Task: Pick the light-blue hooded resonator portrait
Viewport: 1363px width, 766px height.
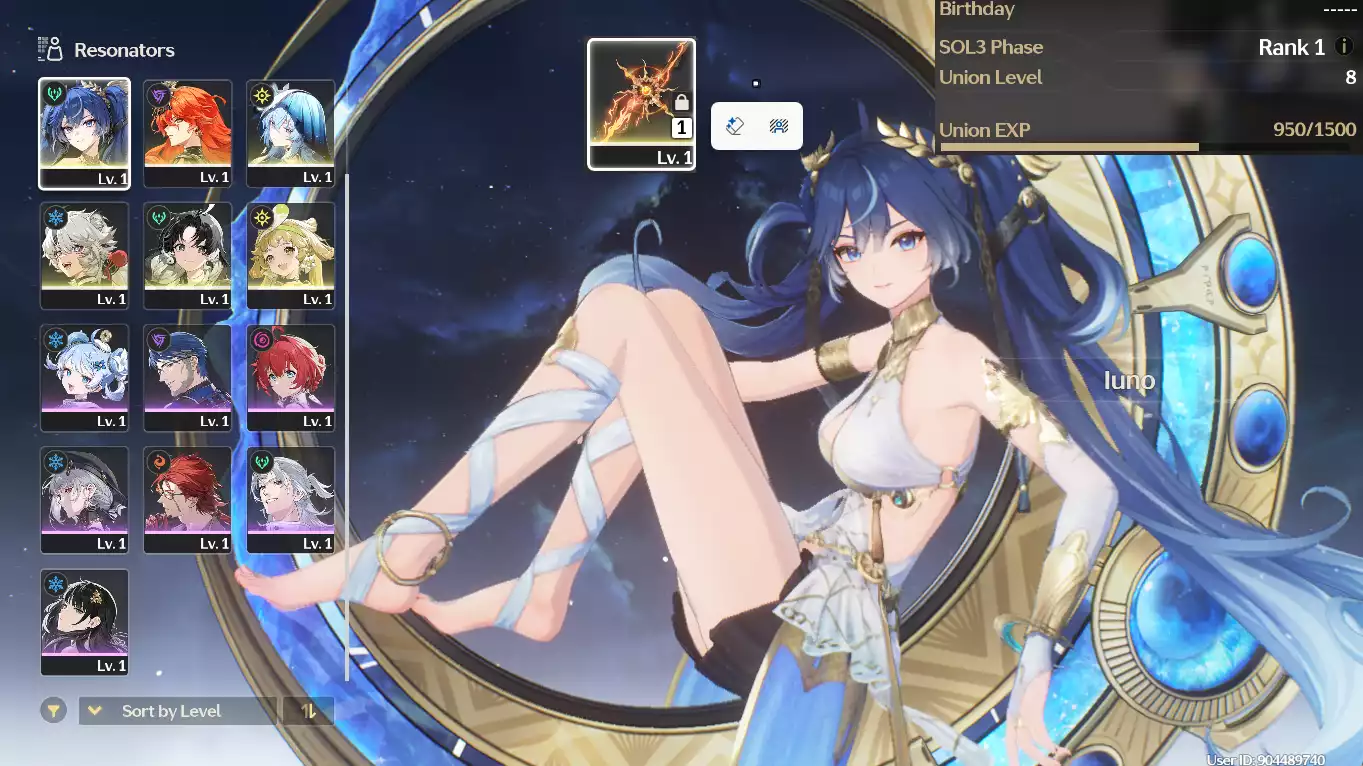Action: (x=291, y=133)
